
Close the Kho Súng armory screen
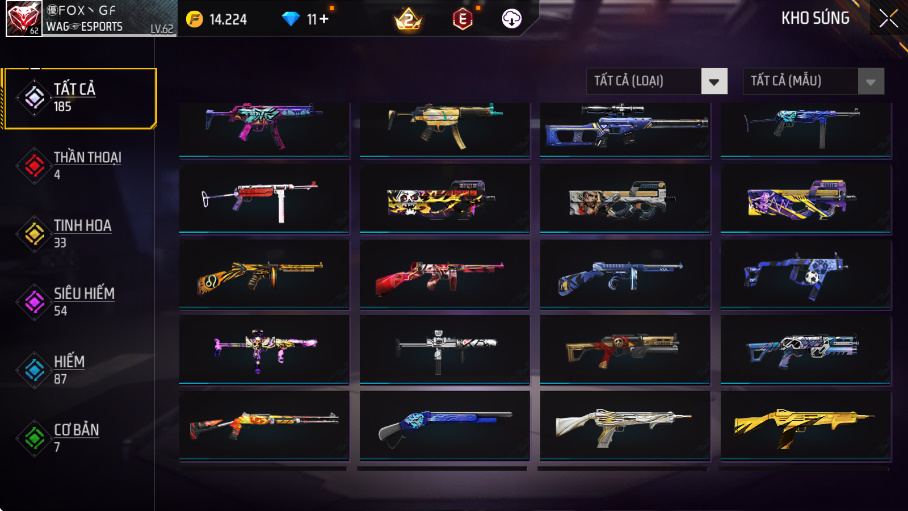[x=888, y=18]
